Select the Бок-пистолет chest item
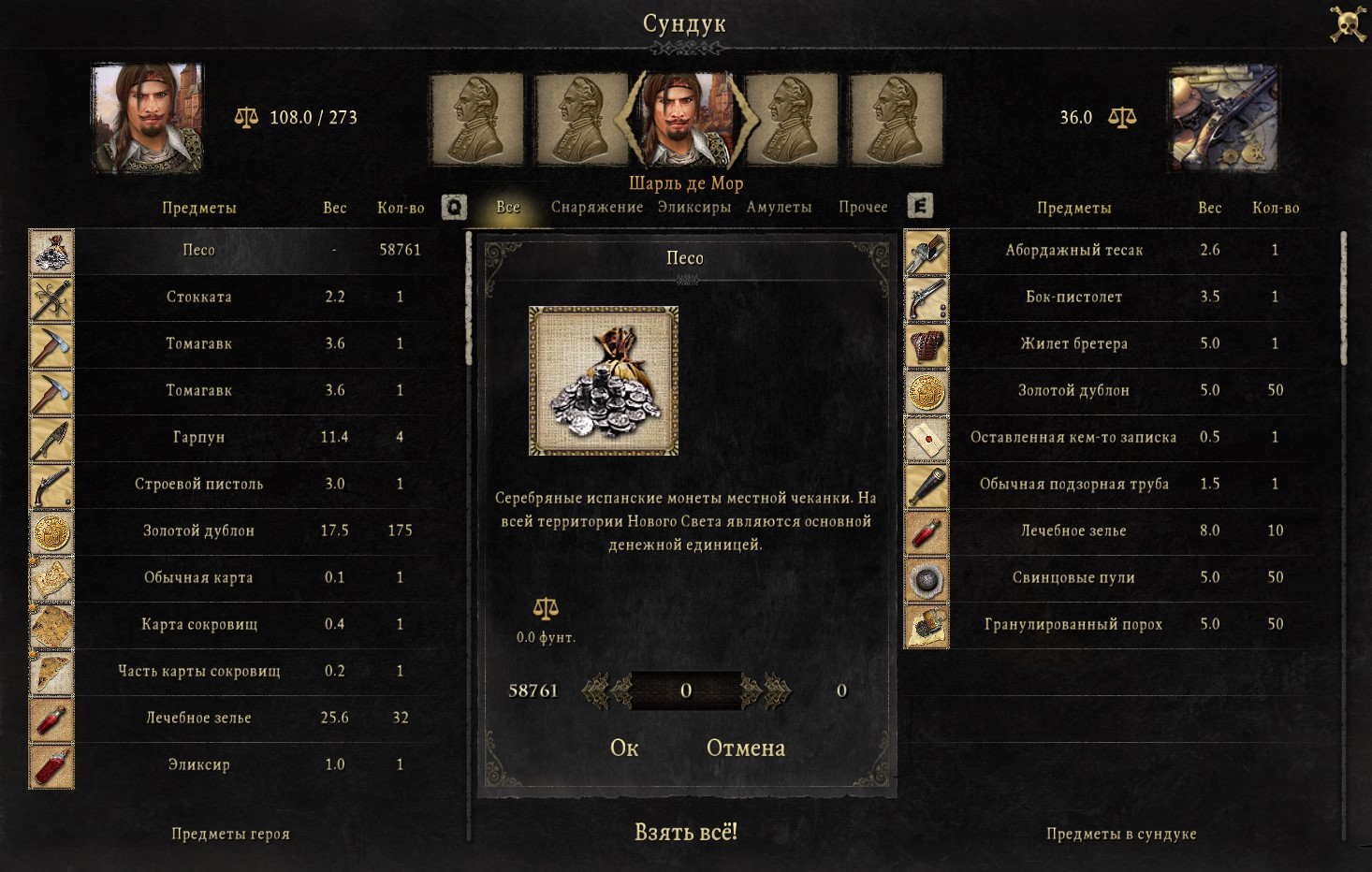Viewport: 1372px width, 872px height. tap(1073, 297)
